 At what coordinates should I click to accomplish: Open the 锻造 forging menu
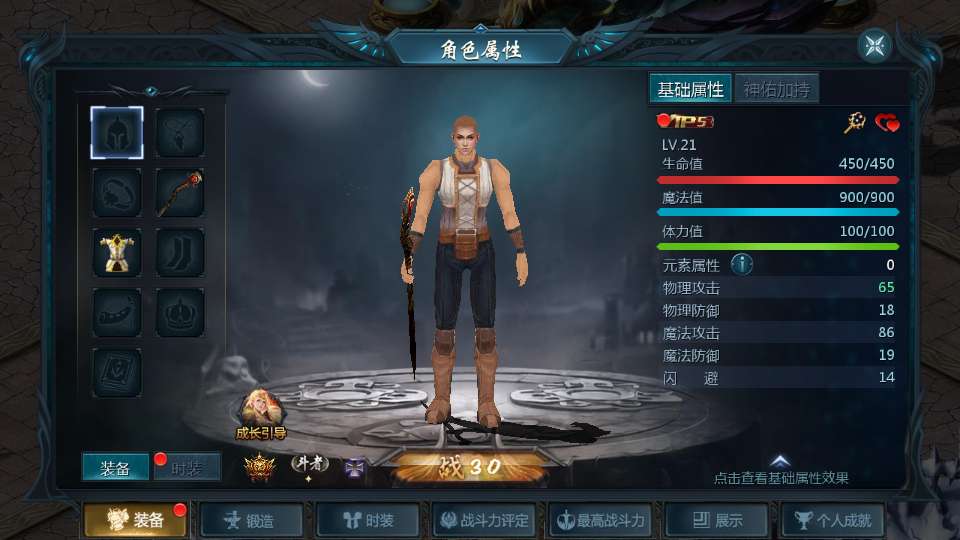(x=250, y=521)
